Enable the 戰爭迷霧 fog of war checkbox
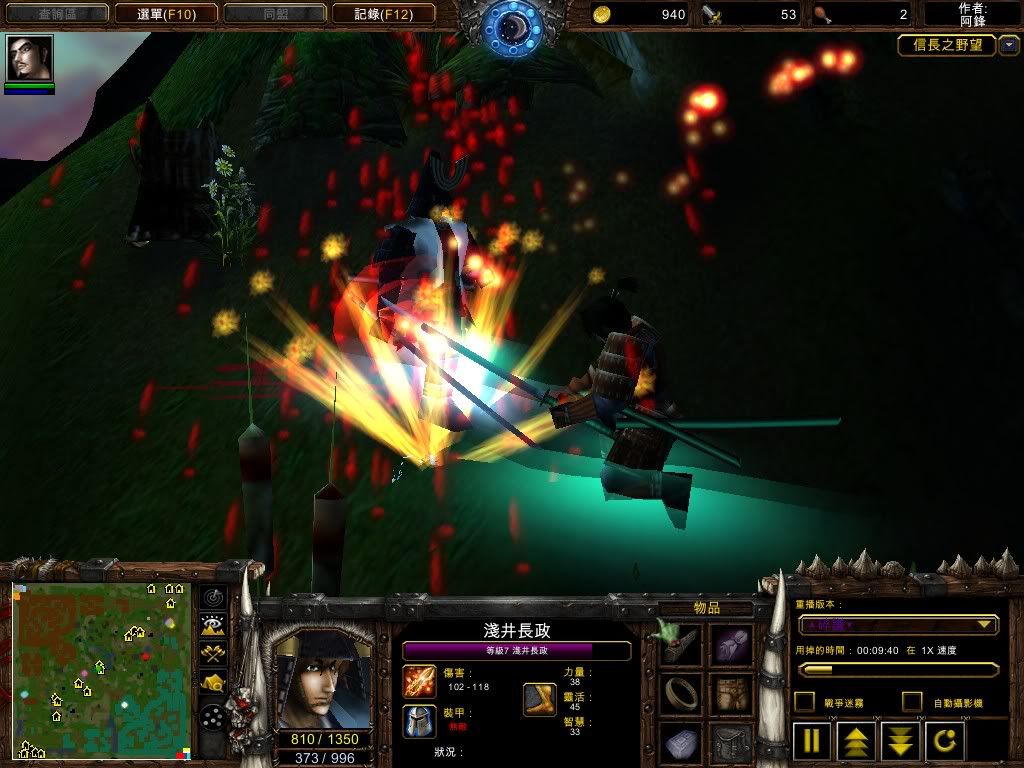Viewport: 1024px width, 768px height. [804, 702]
